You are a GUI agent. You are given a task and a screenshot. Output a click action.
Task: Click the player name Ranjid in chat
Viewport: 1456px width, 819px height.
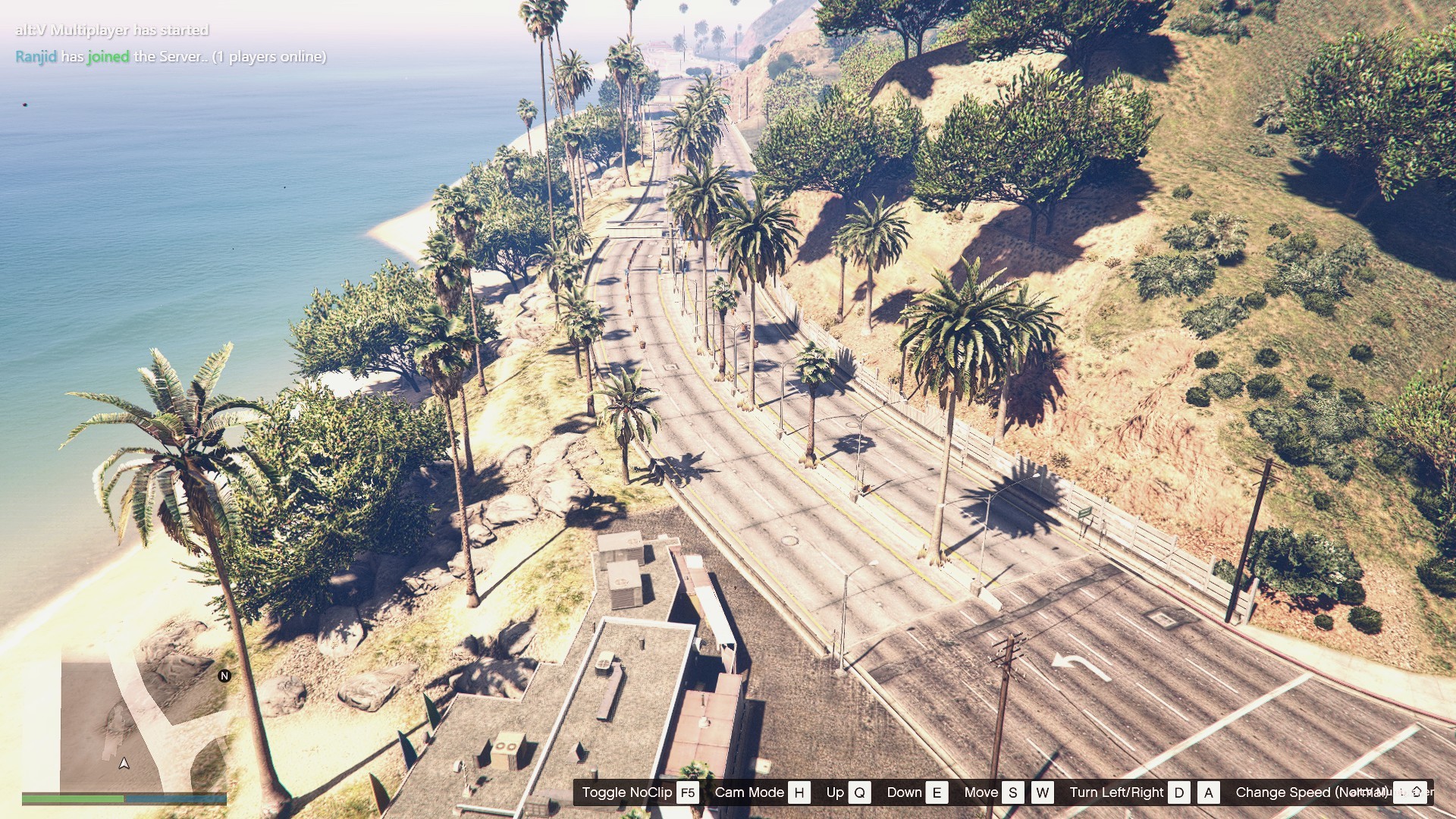coord(36,57)
